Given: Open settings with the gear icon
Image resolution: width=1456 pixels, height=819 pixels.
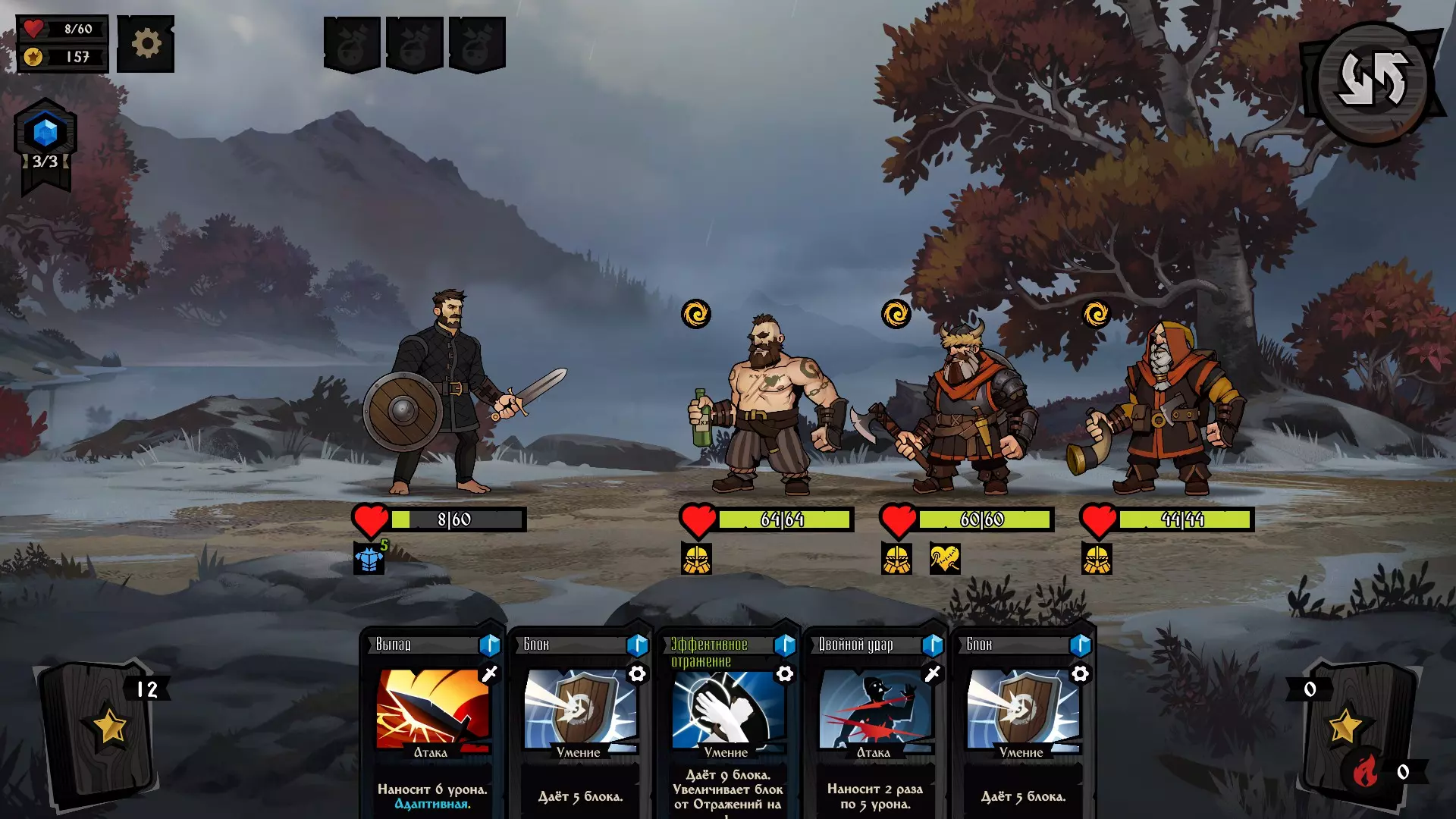Looking at the screenshot, I should click(x=146, y=44).
